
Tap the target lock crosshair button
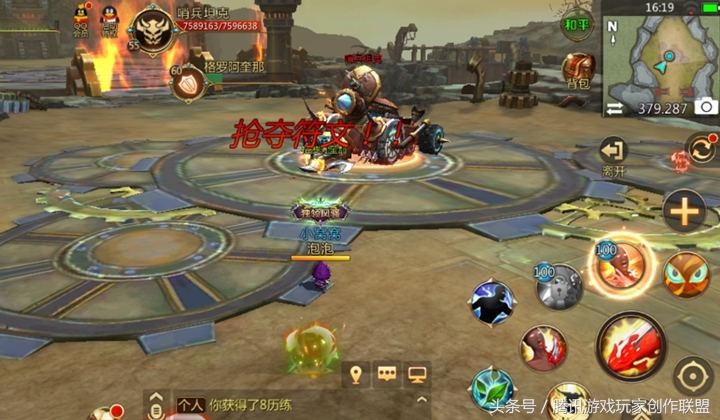pyautogui.click(x=692, y=377)
